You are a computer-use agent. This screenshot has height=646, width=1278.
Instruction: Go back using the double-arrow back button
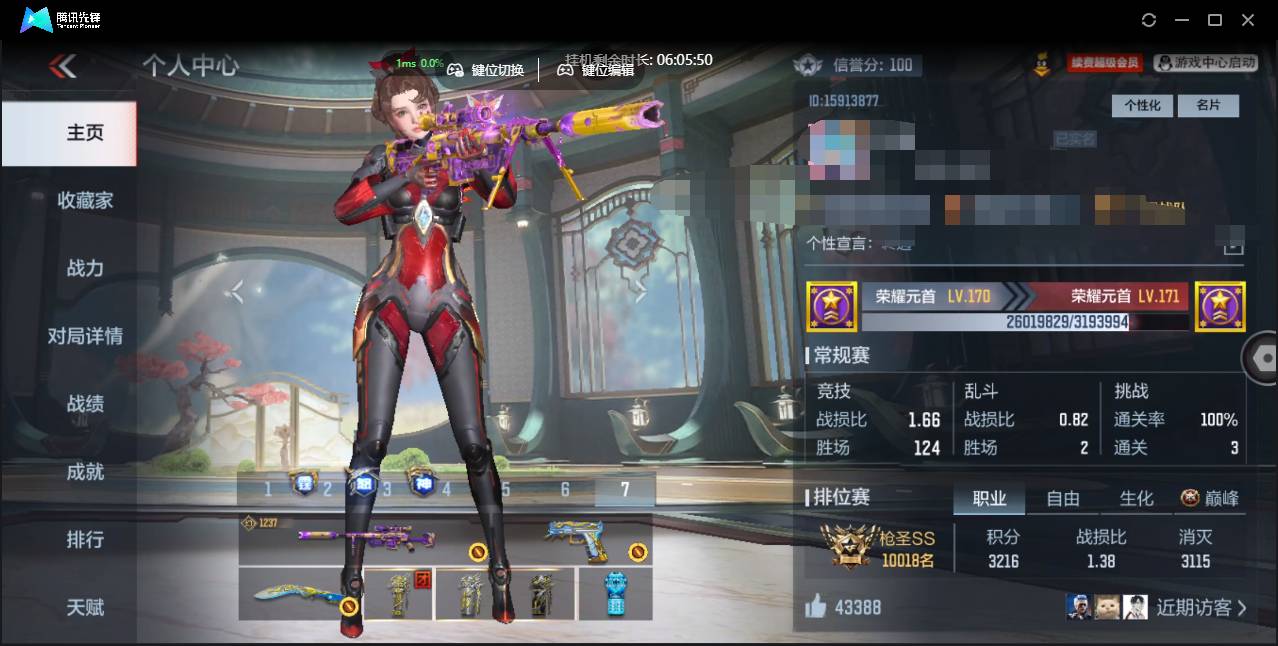click(63, 67)
